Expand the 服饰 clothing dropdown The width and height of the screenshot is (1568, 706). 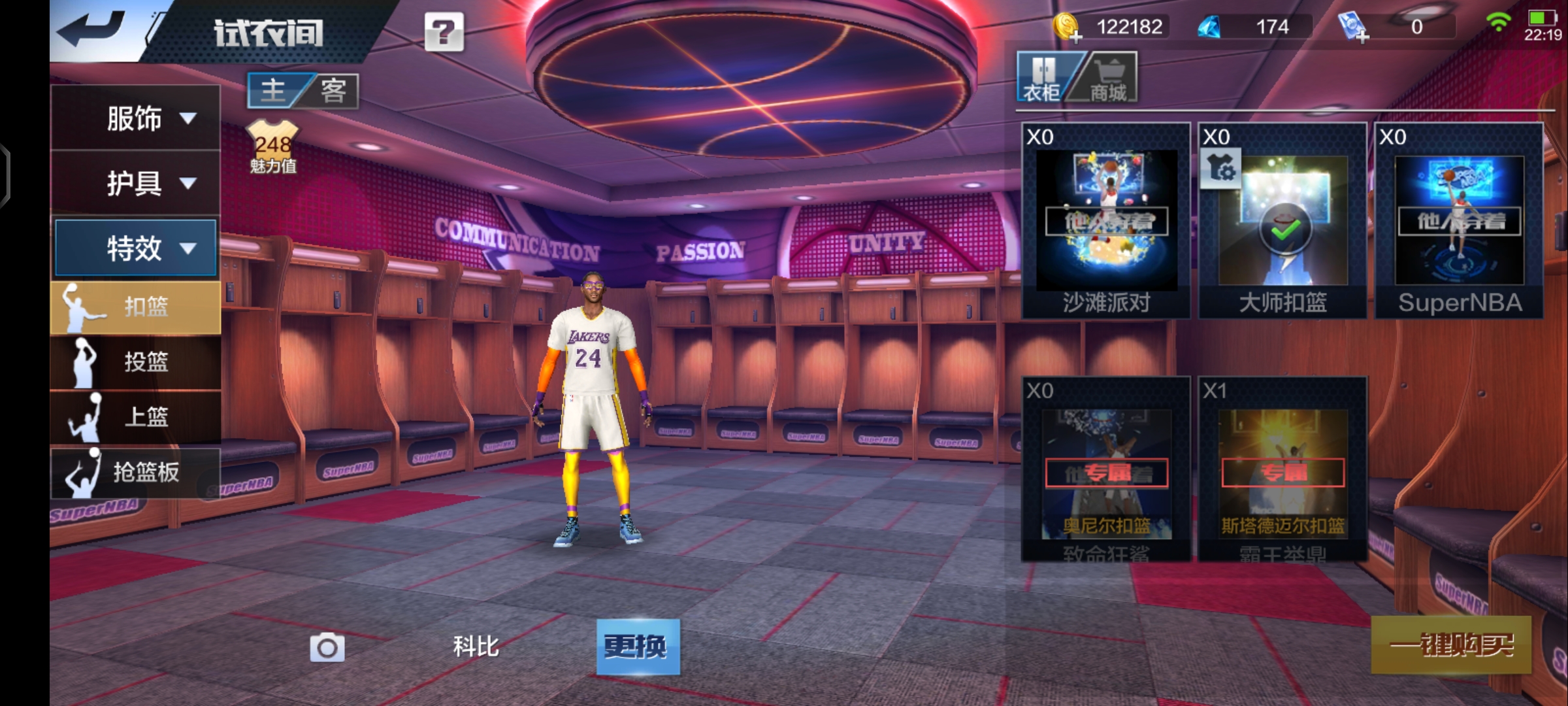point(136,118)
